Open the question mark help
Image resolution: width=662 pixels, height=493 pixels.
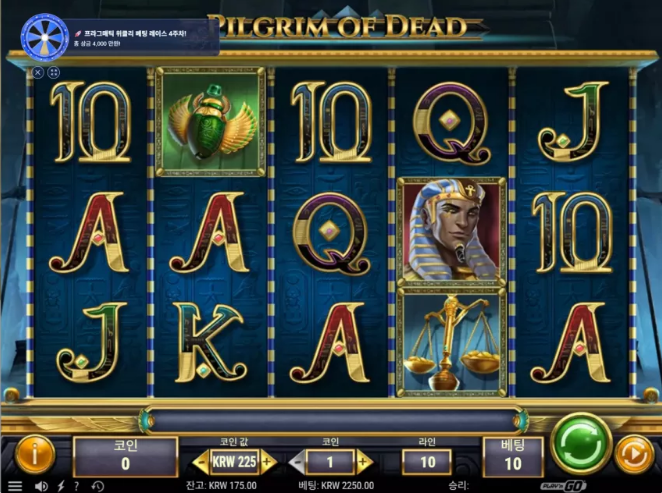[x=78, y=486]
